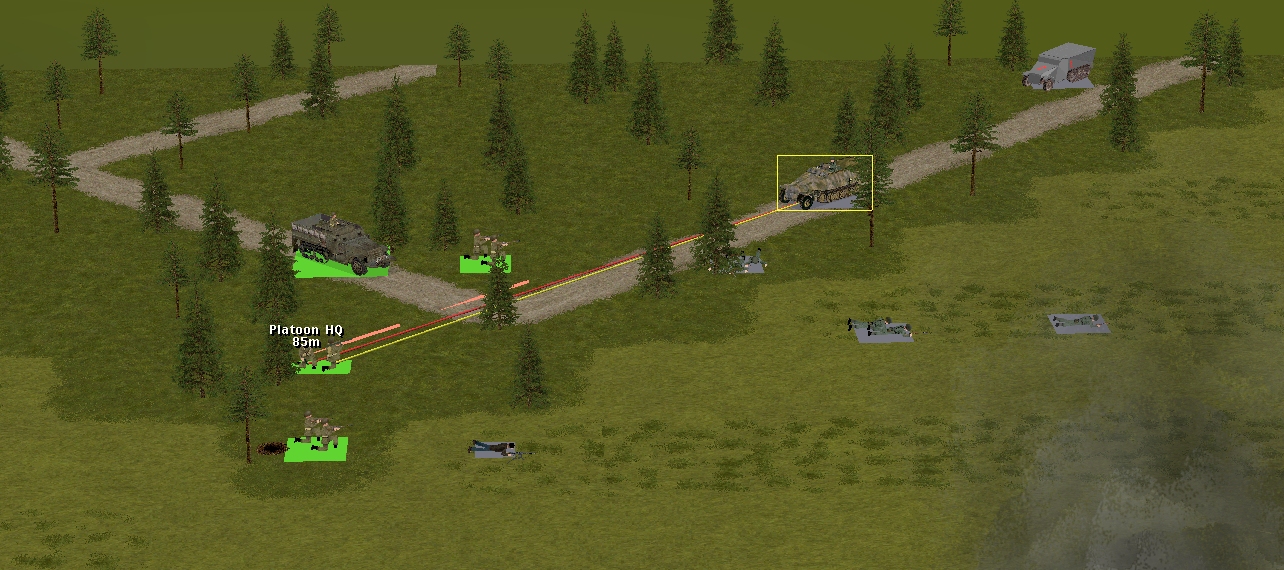
Task: Select the friendly halftrack on green base
Action: pyautogui.click(x=338, y=243)
